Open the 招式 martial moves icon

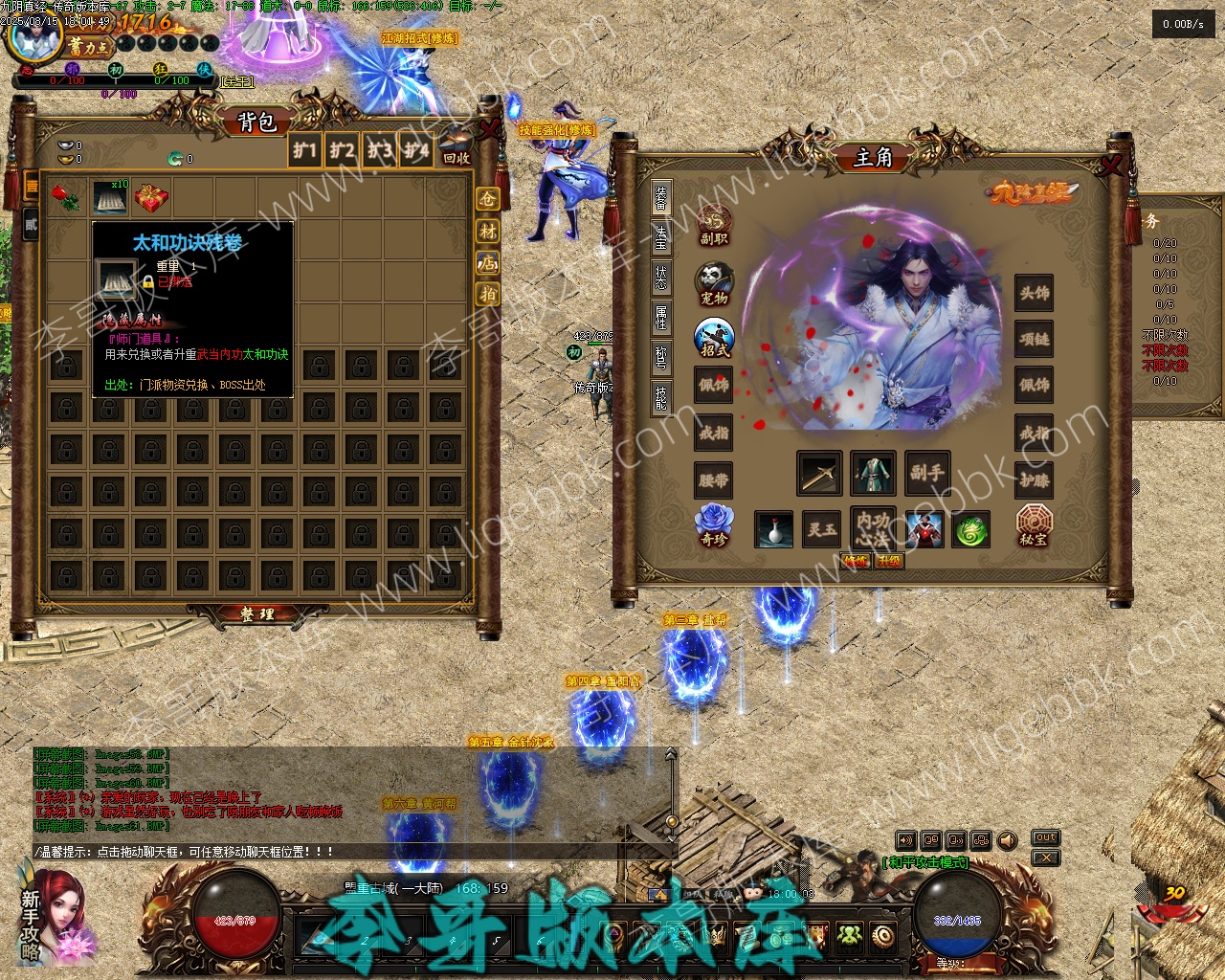click(714, 337)
